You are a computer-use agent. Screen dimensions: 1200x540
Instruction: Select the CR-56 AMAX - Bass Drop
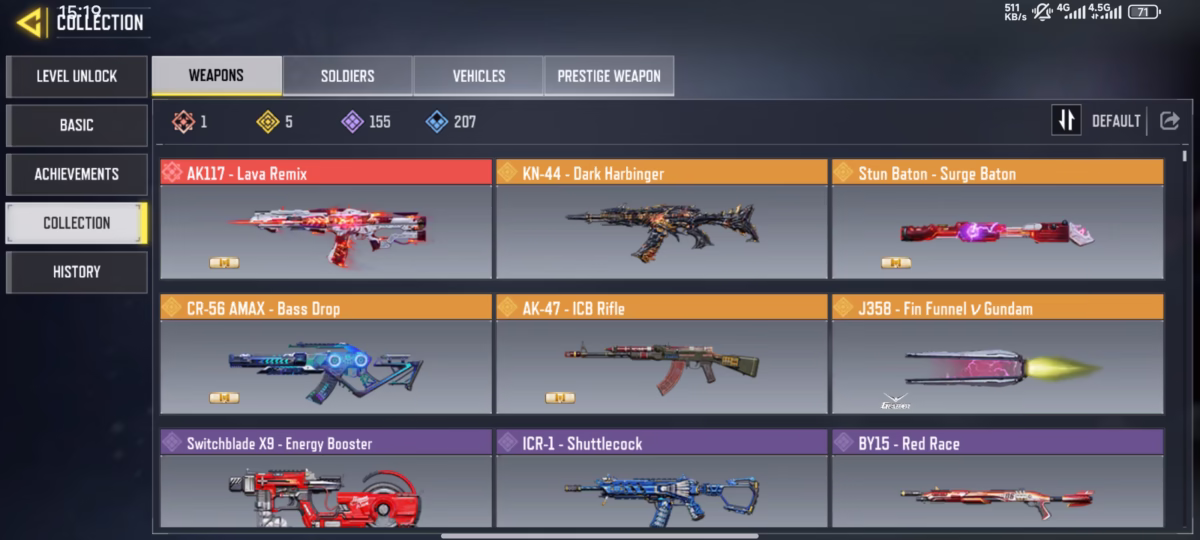pos(325,365)
